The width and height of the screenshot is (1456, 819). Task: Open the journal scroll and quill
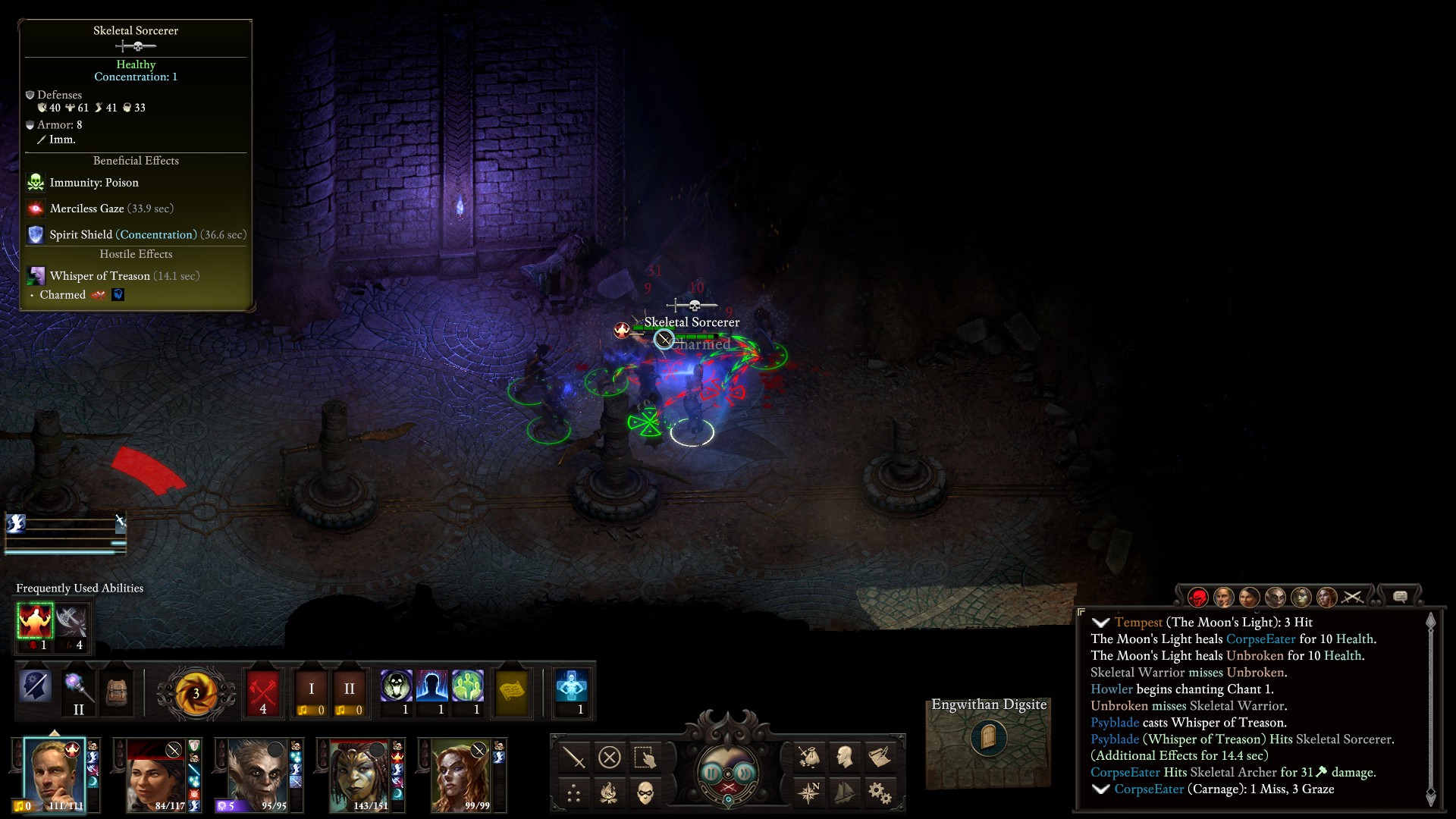880,757
